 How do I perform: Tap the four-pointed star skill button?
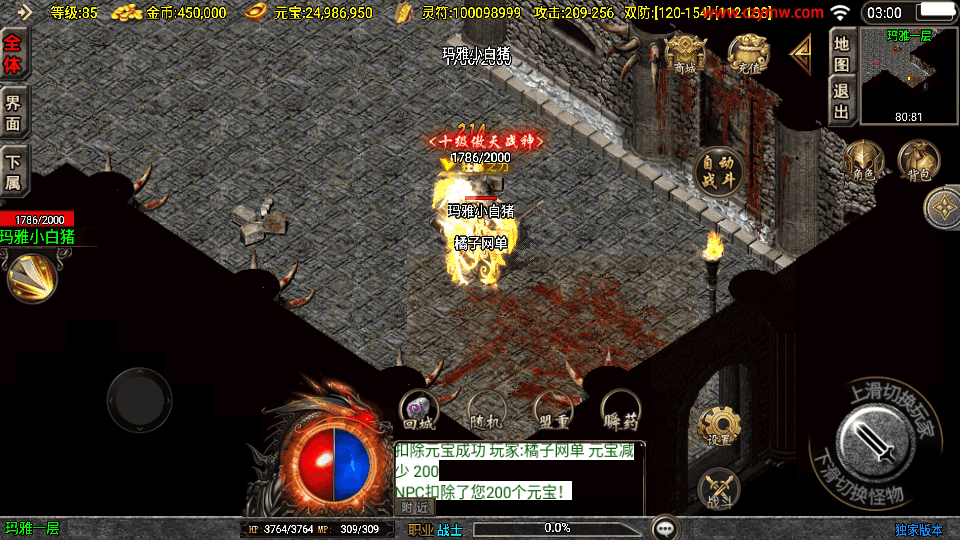tap(942, 209)
